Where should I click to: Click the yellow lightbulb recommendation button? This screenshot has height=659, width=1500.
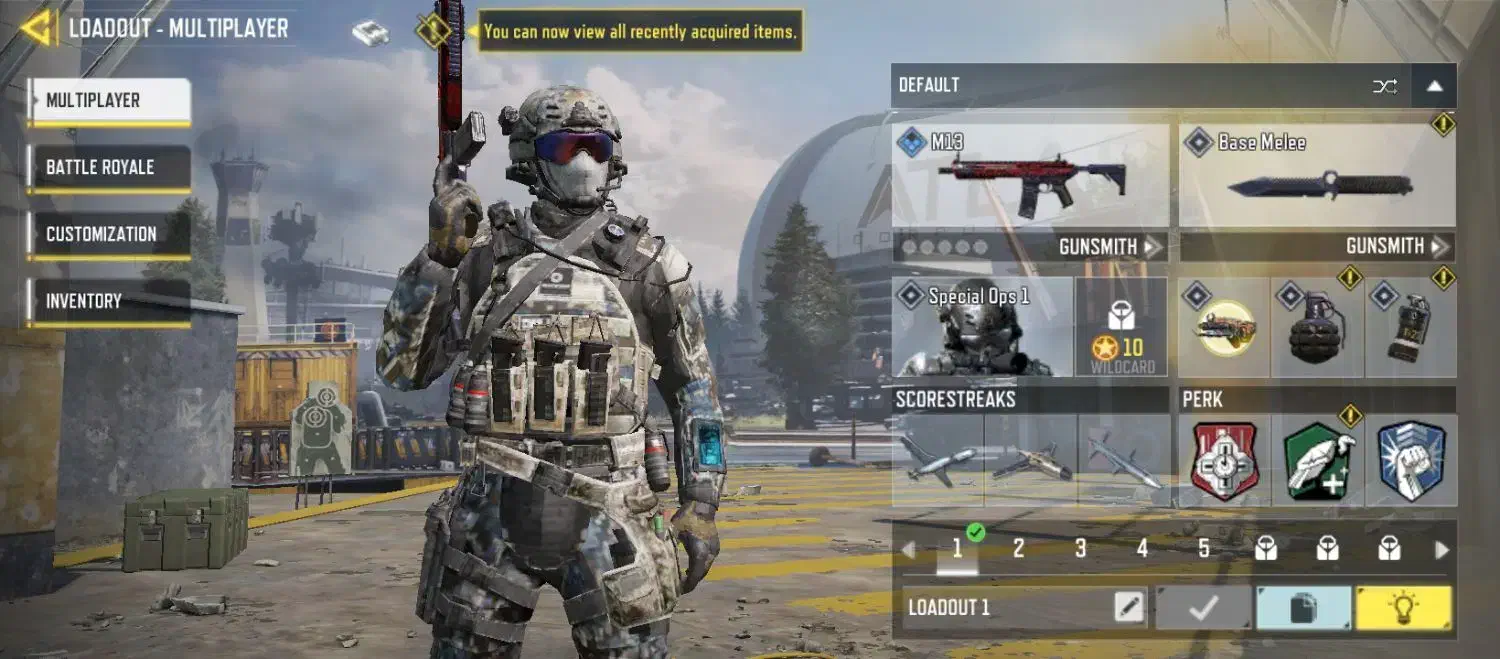(x=1402, y=608)
